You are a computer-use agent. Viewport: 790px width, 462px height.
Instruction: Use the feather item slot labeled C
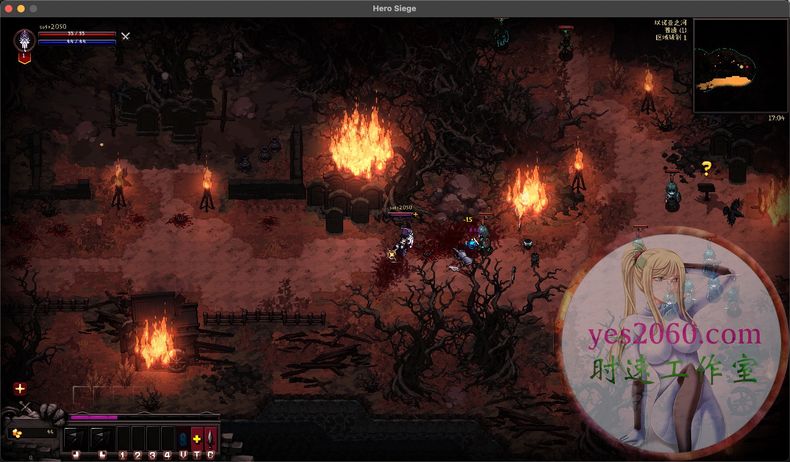(x=210, y=438)
